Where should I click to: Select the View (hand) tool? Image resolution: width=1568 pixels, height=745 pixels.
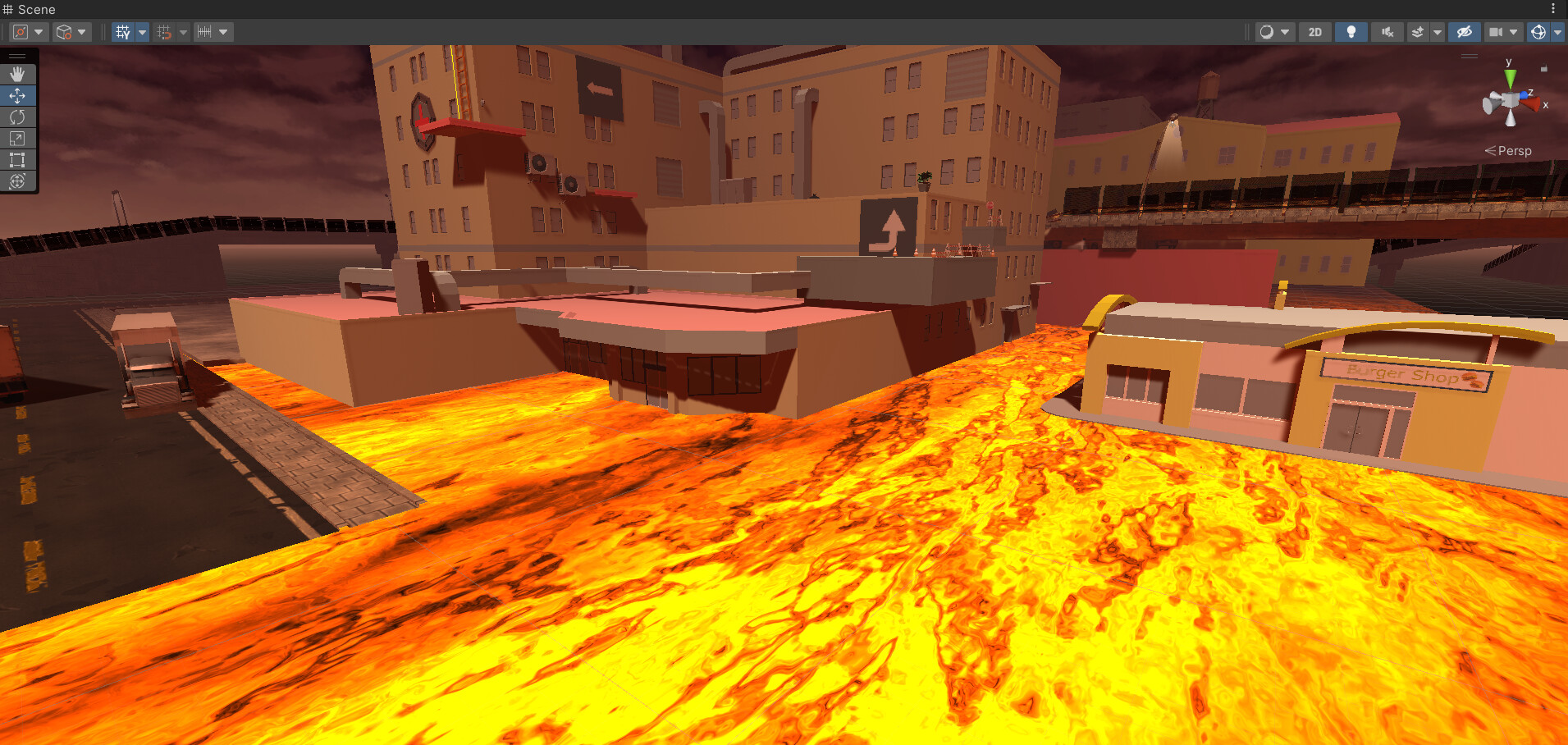tap(17, 73)
